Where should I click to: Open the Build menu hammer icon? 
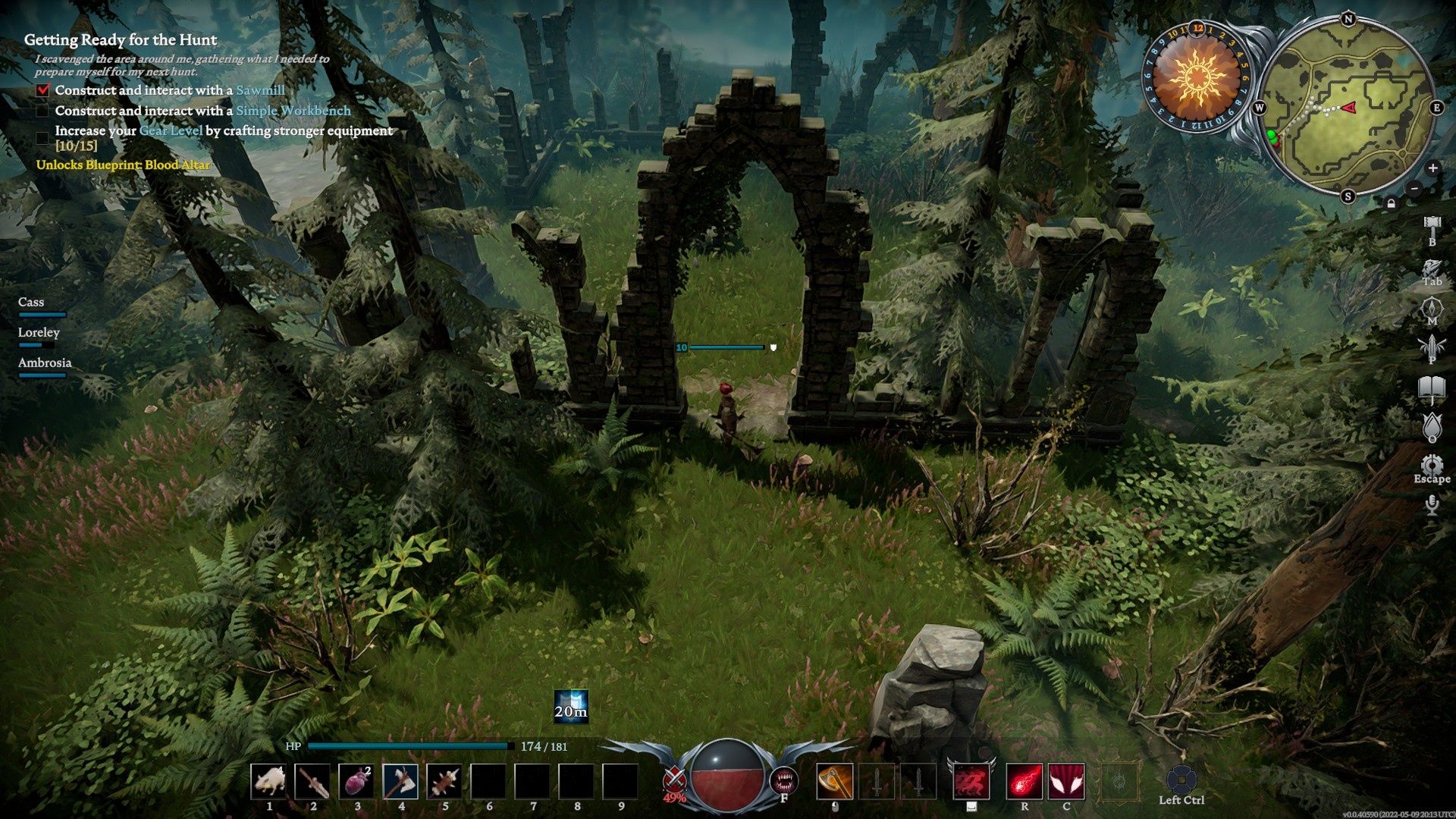tap(1431, 222)
